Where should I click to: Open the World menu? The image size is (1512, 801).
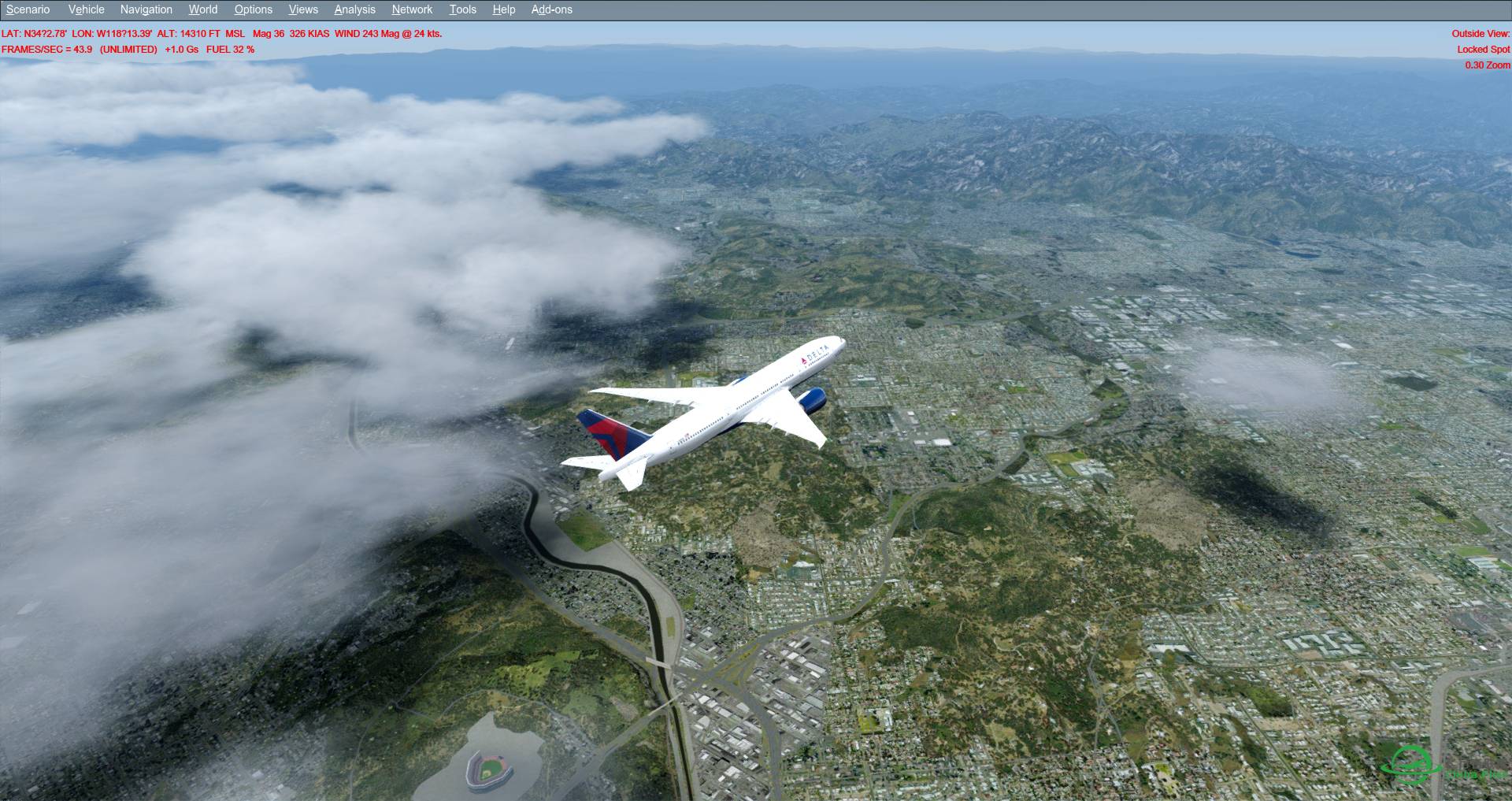click(202, 9)
